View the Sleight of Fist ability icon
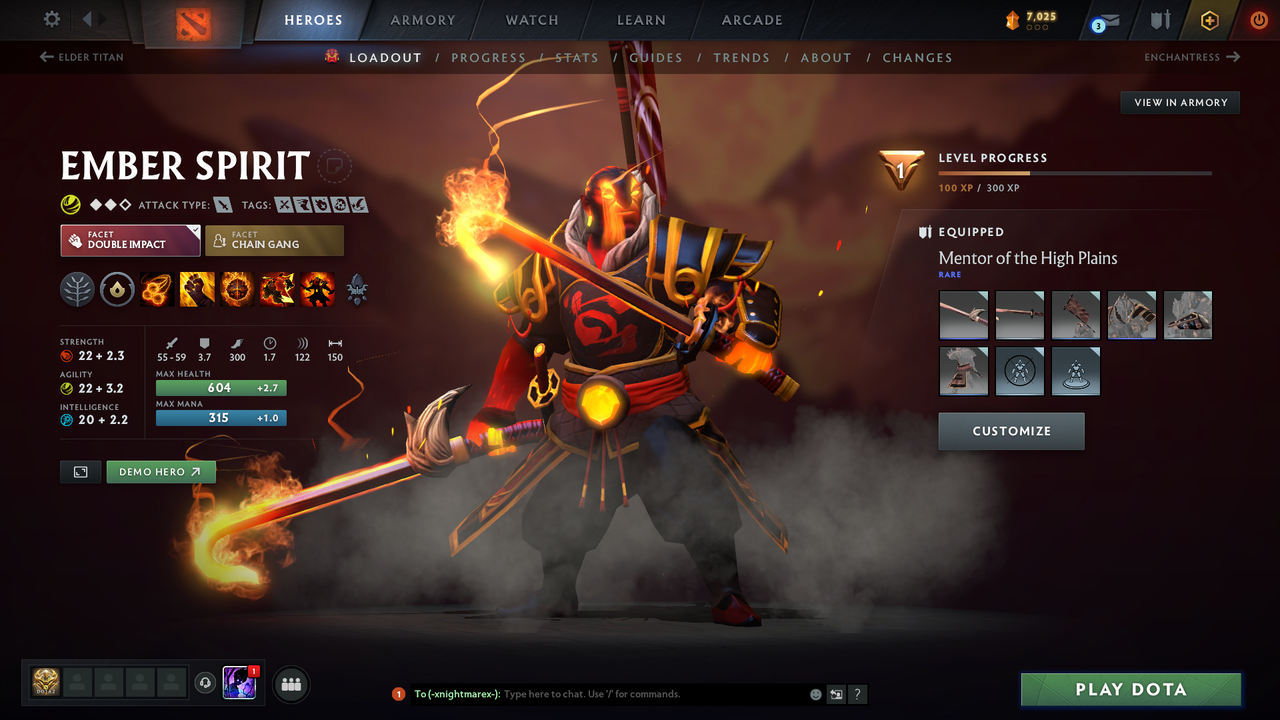This screenshot has width=1280, height=720. pos(197,289)
